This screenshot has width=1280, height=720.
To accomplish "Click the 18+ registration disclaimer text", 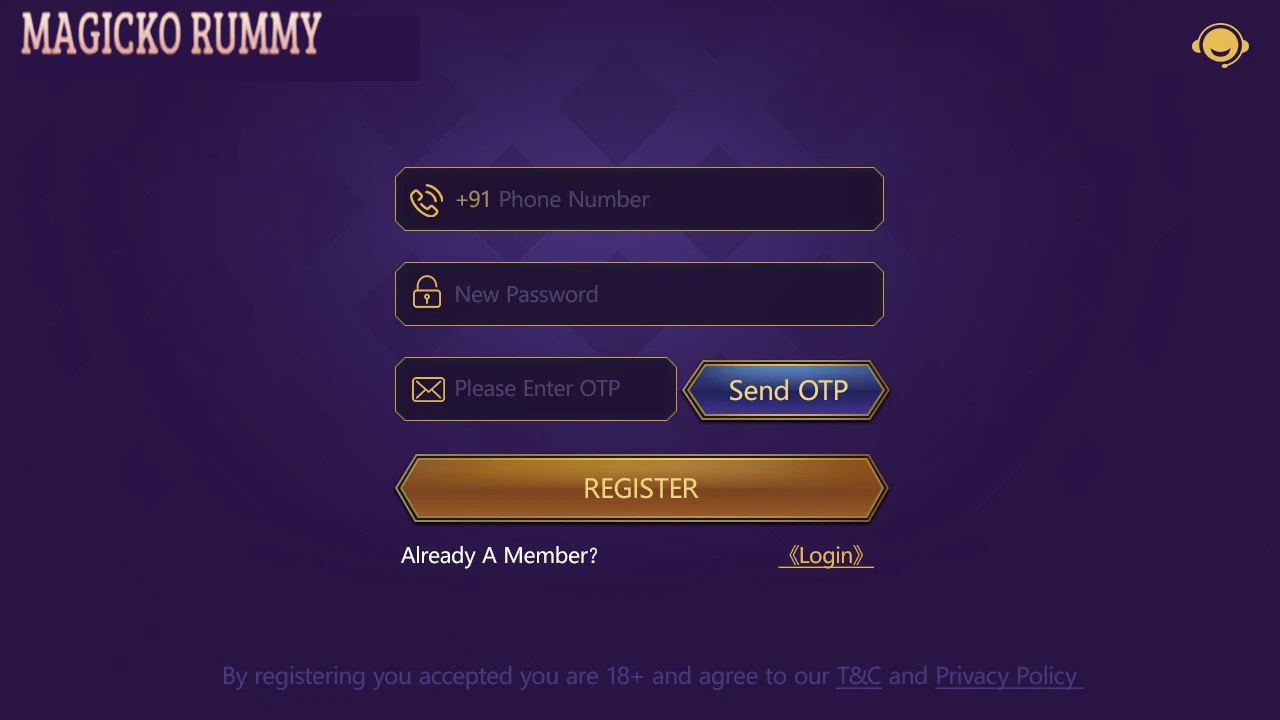I will click(520, 676).
